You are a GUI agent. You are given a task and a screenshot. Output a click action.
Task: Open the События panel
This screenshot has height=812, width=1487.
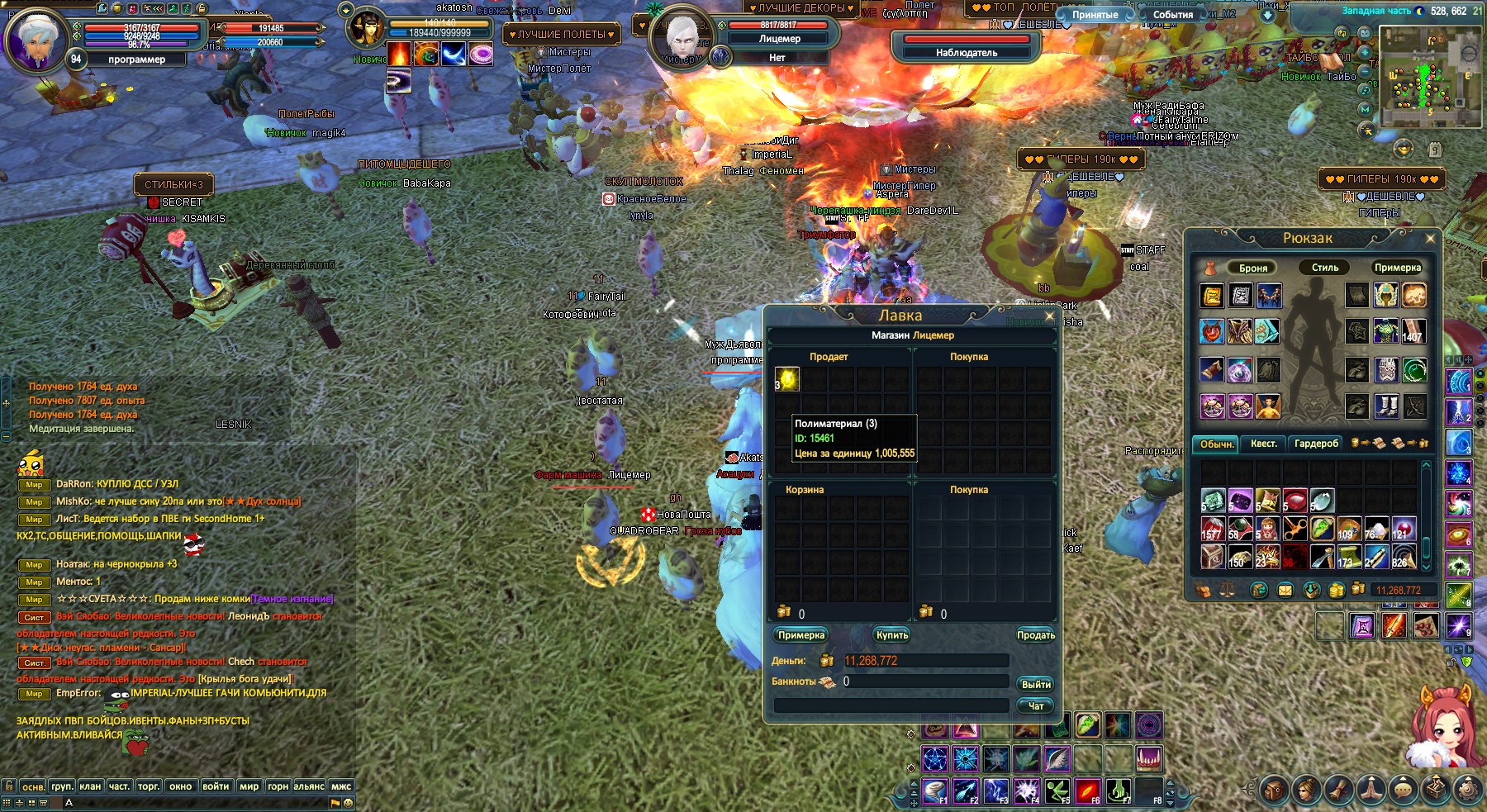click(1172, 15)
